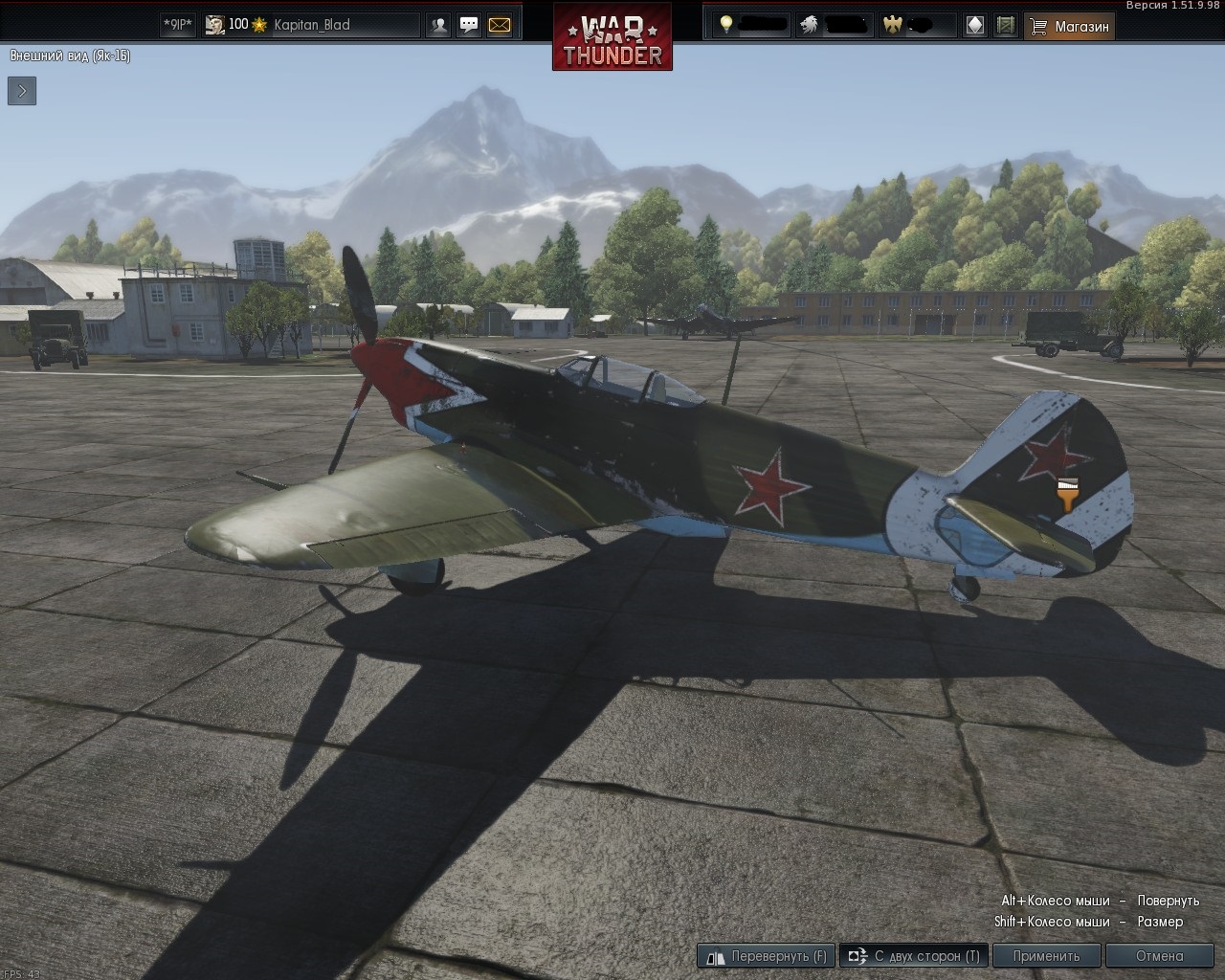
Task: Click the light bulb research points
Action: point(752,25)
